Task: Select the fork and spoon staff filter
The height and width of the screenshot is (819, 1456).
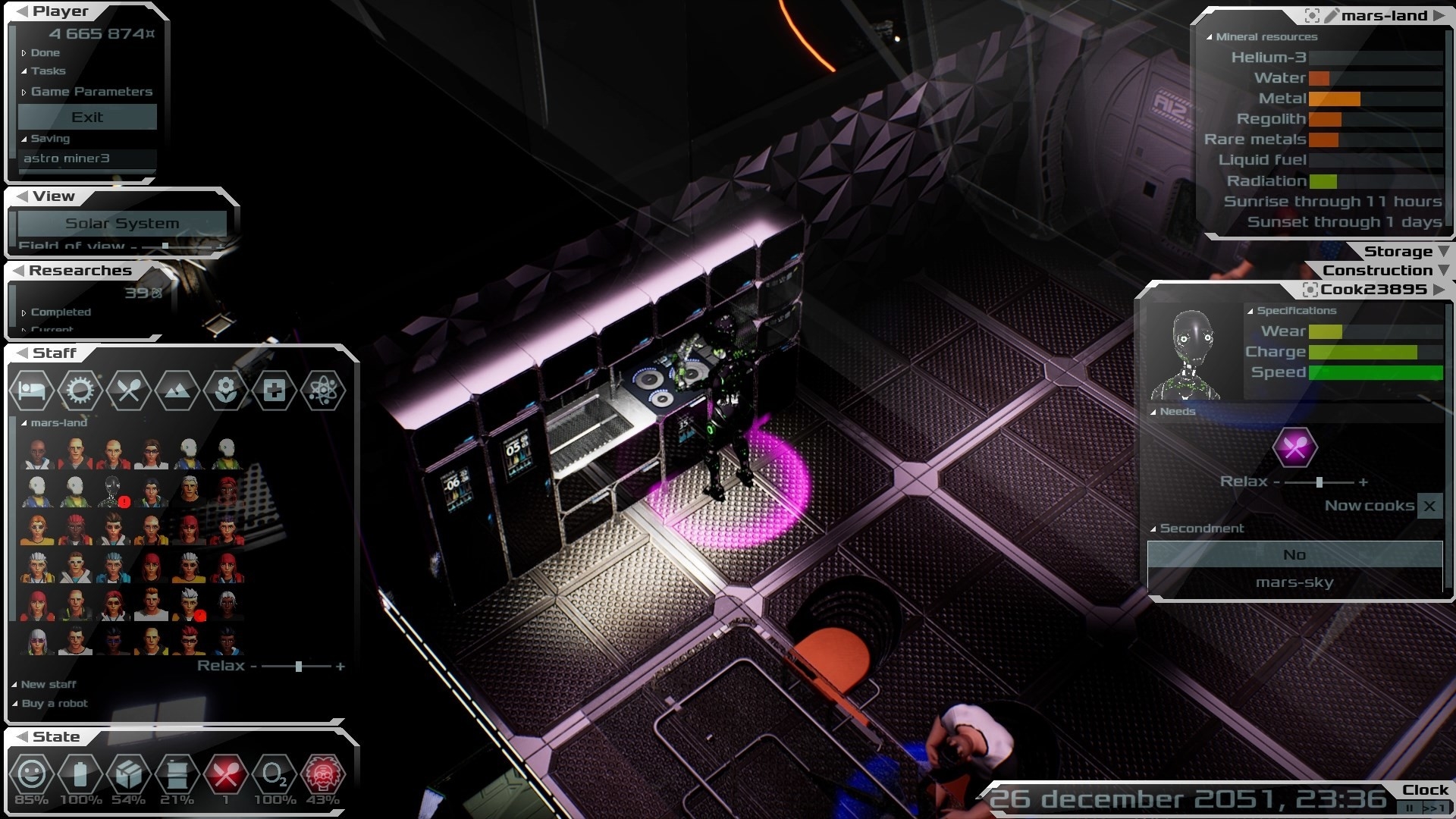Action: coord(129,391)
